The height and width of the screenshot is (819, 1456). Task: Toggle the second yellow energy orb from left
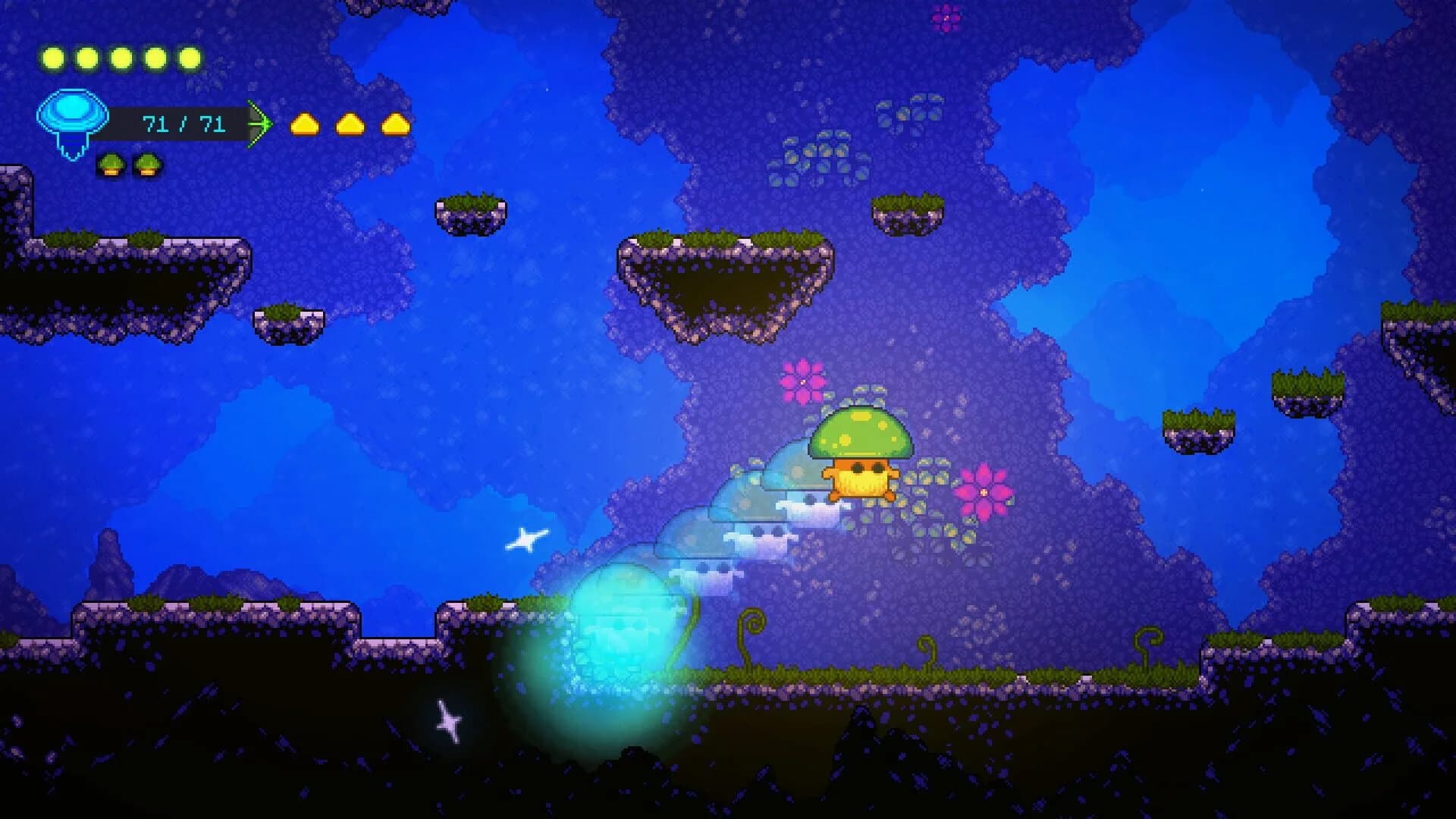(x=86, y=55)
